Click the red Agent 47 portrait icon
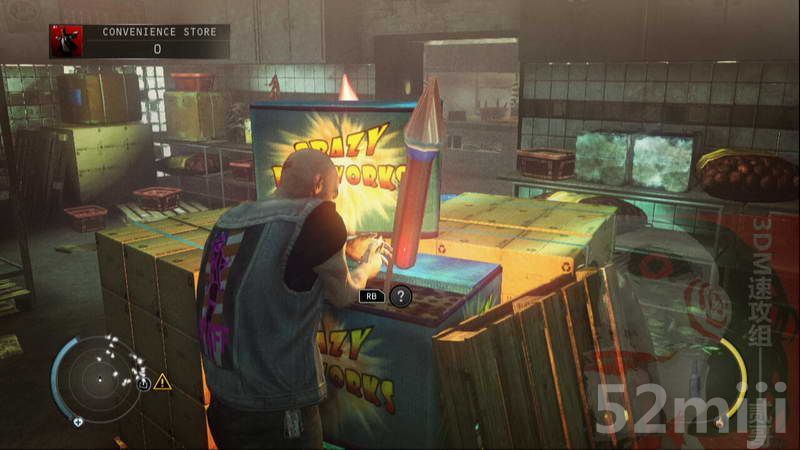The width and height of the screenshot is (800, 450). click(x=66, y=41)
